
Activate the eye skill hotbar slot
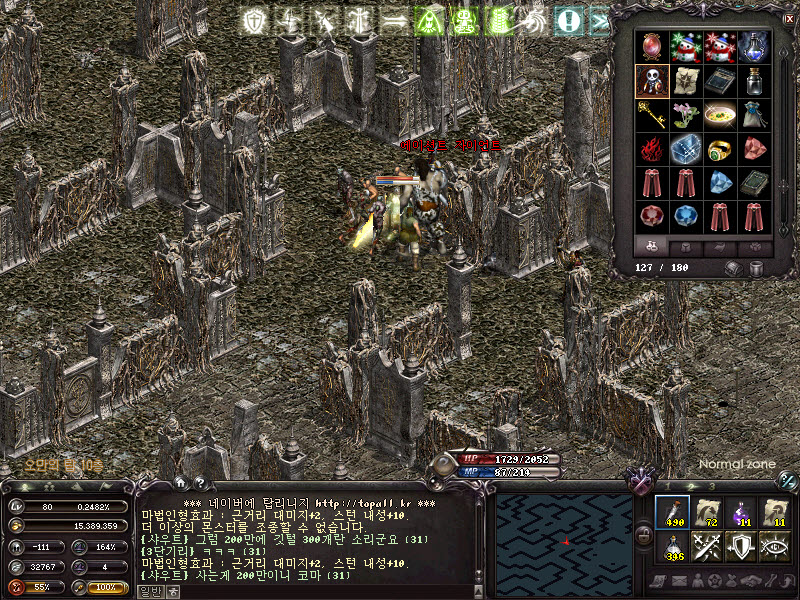click(775, 546)
